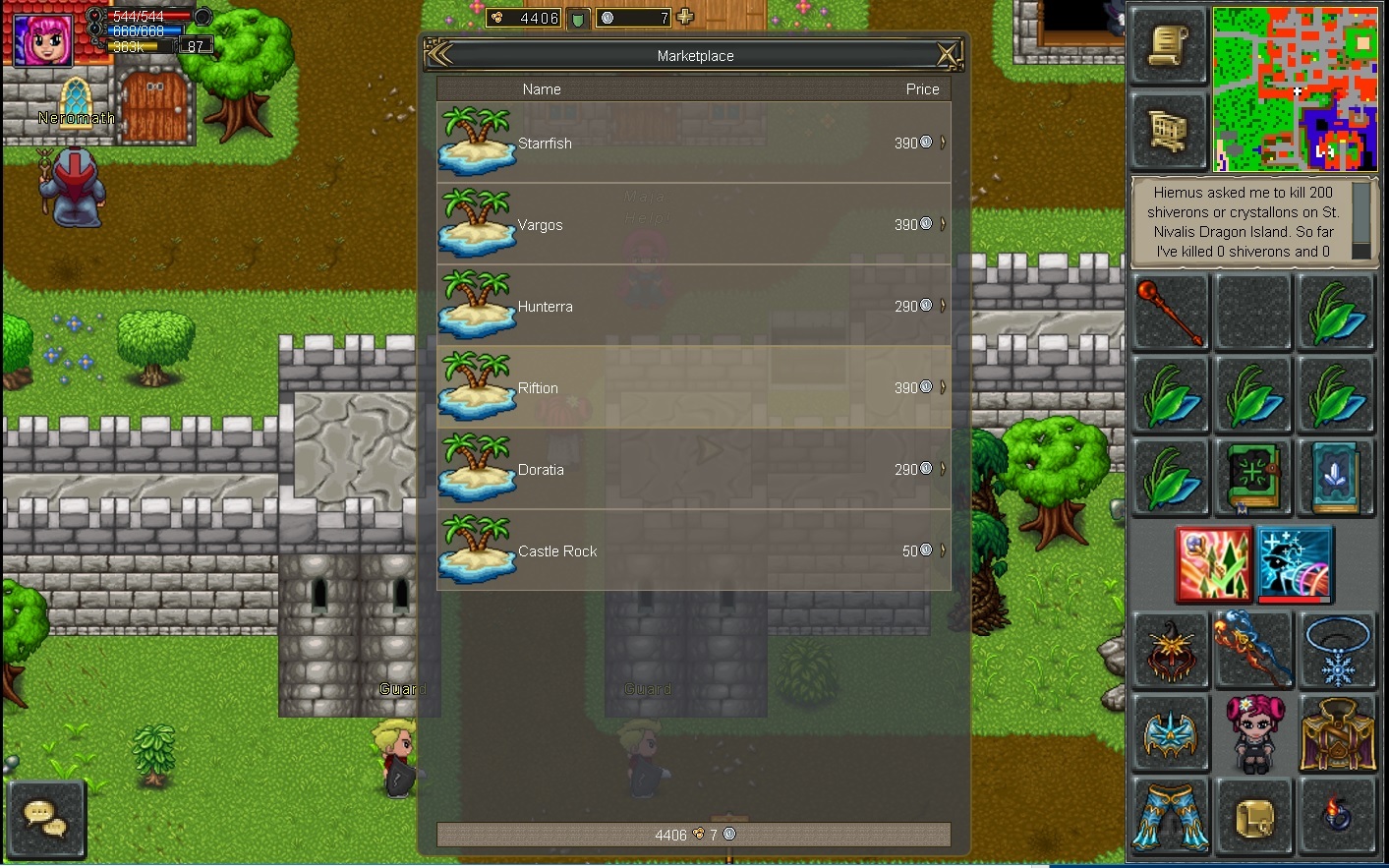Activate the blue sparkle skill icon
Viewport: 1389px width, 868px height.
click(x=1295, y=563)
